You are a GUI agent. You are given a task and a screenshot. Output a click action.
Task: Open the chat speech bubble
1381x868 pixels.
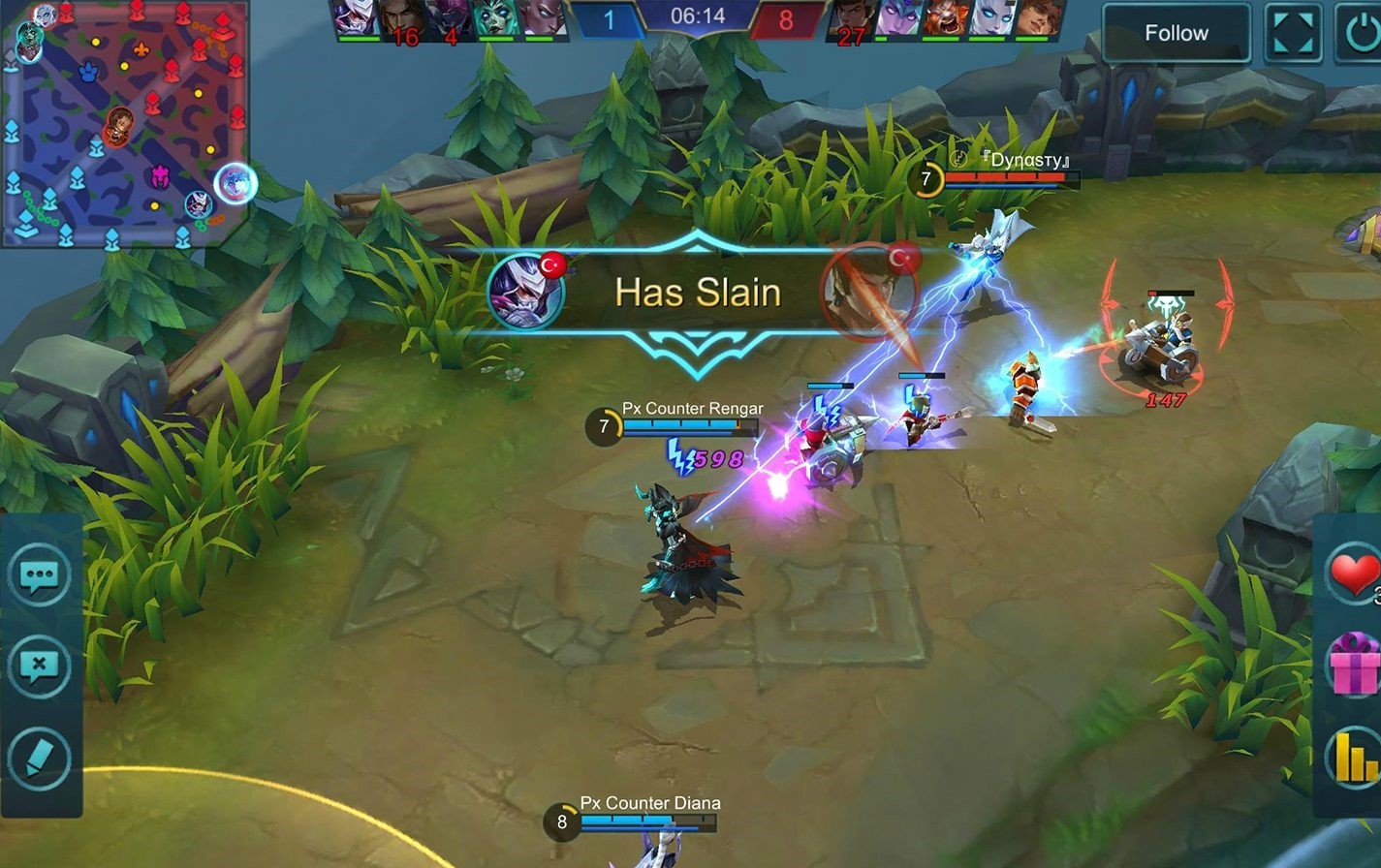[40, 576]
